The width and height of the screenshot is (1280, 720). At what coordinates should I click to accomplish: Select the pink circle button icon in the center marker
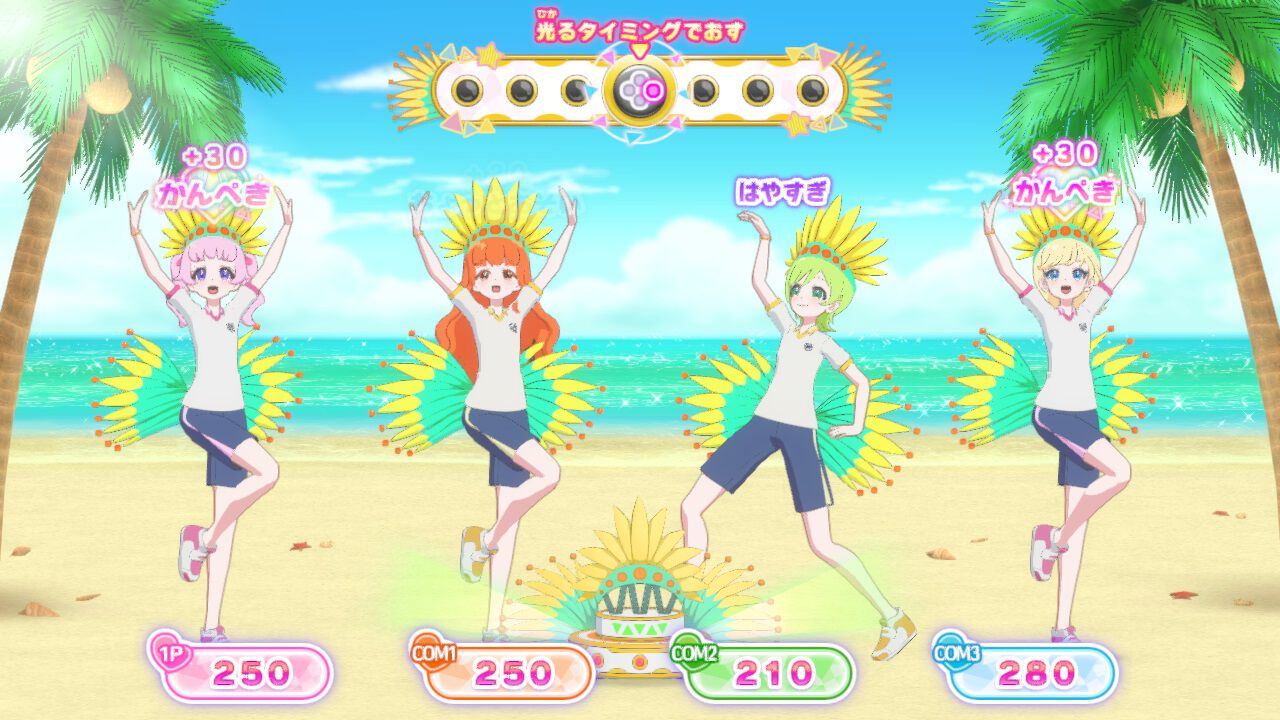652,91
